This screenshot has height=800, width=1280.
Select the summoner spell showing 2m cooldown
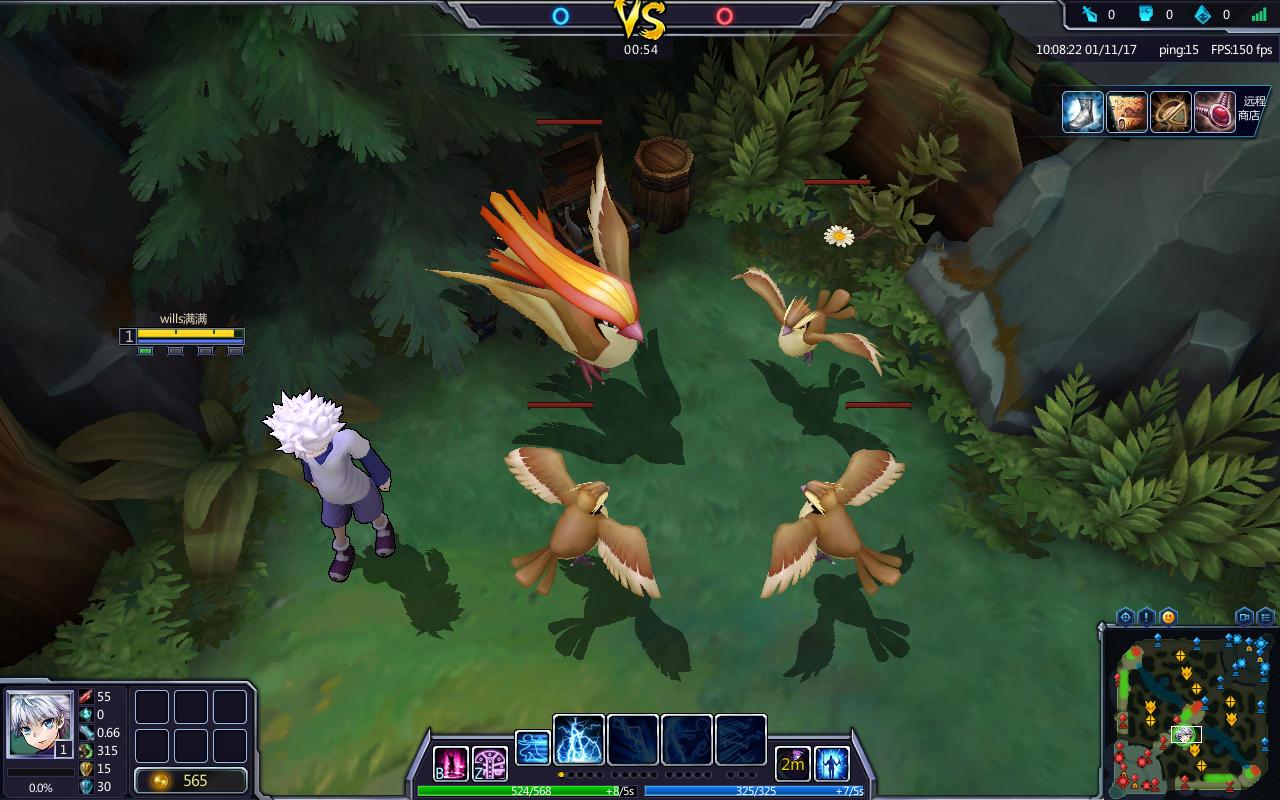(x=792, y=764)
